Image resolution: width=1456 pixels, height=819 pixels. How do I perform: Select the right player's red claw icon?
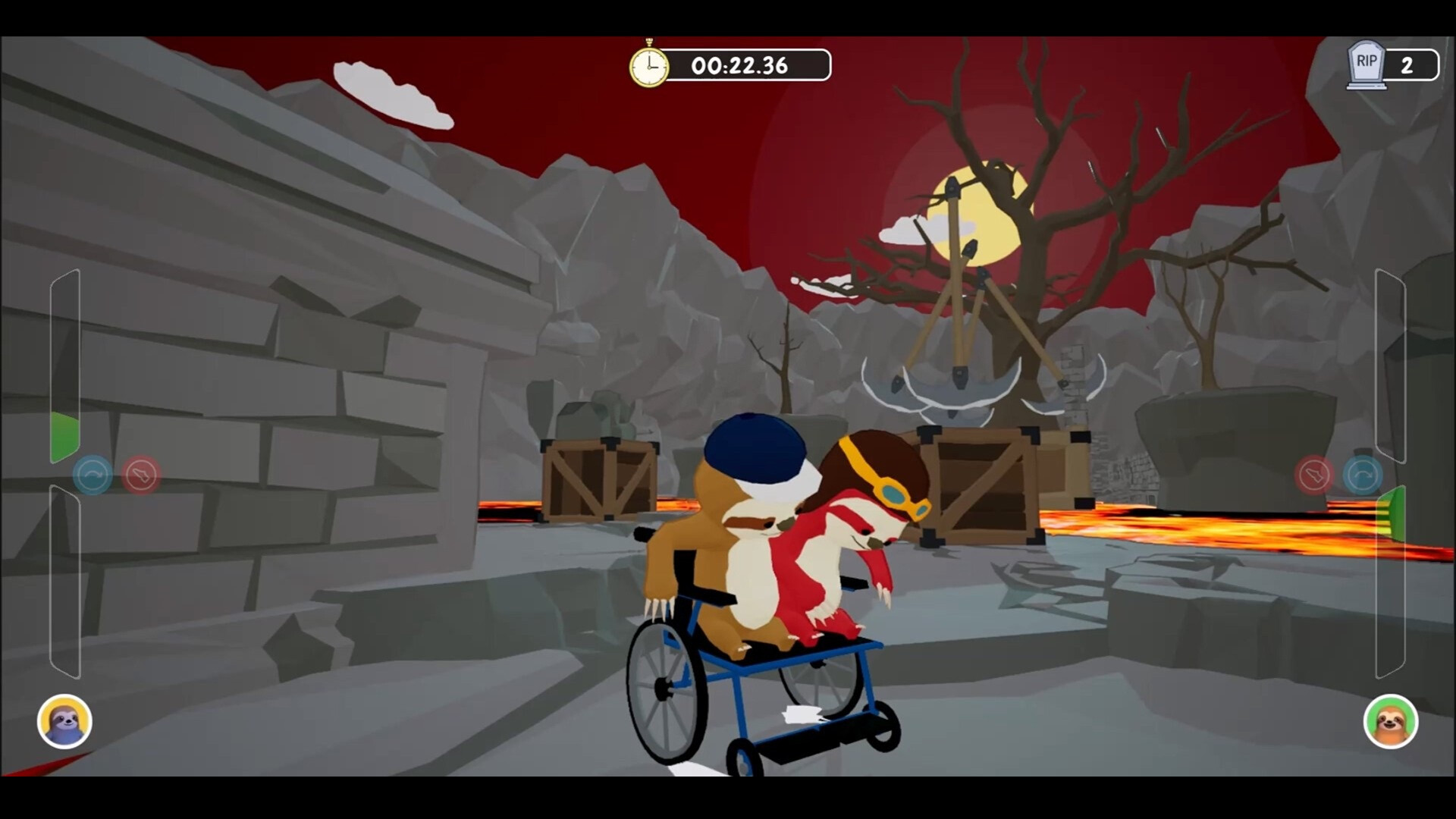click(x=1314, y=475)
